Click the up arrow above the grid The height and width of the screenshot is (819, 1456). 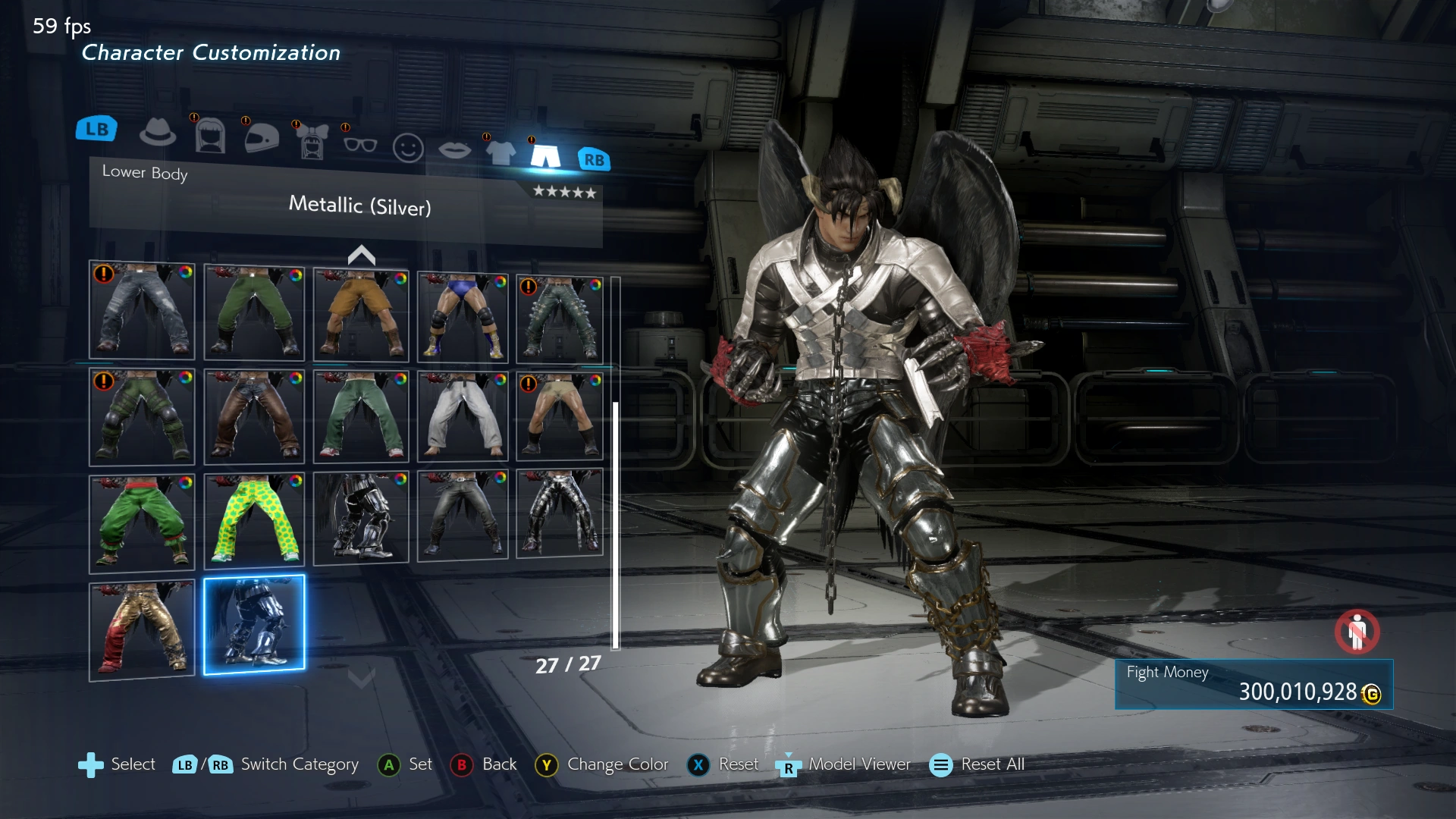point(361,256)
